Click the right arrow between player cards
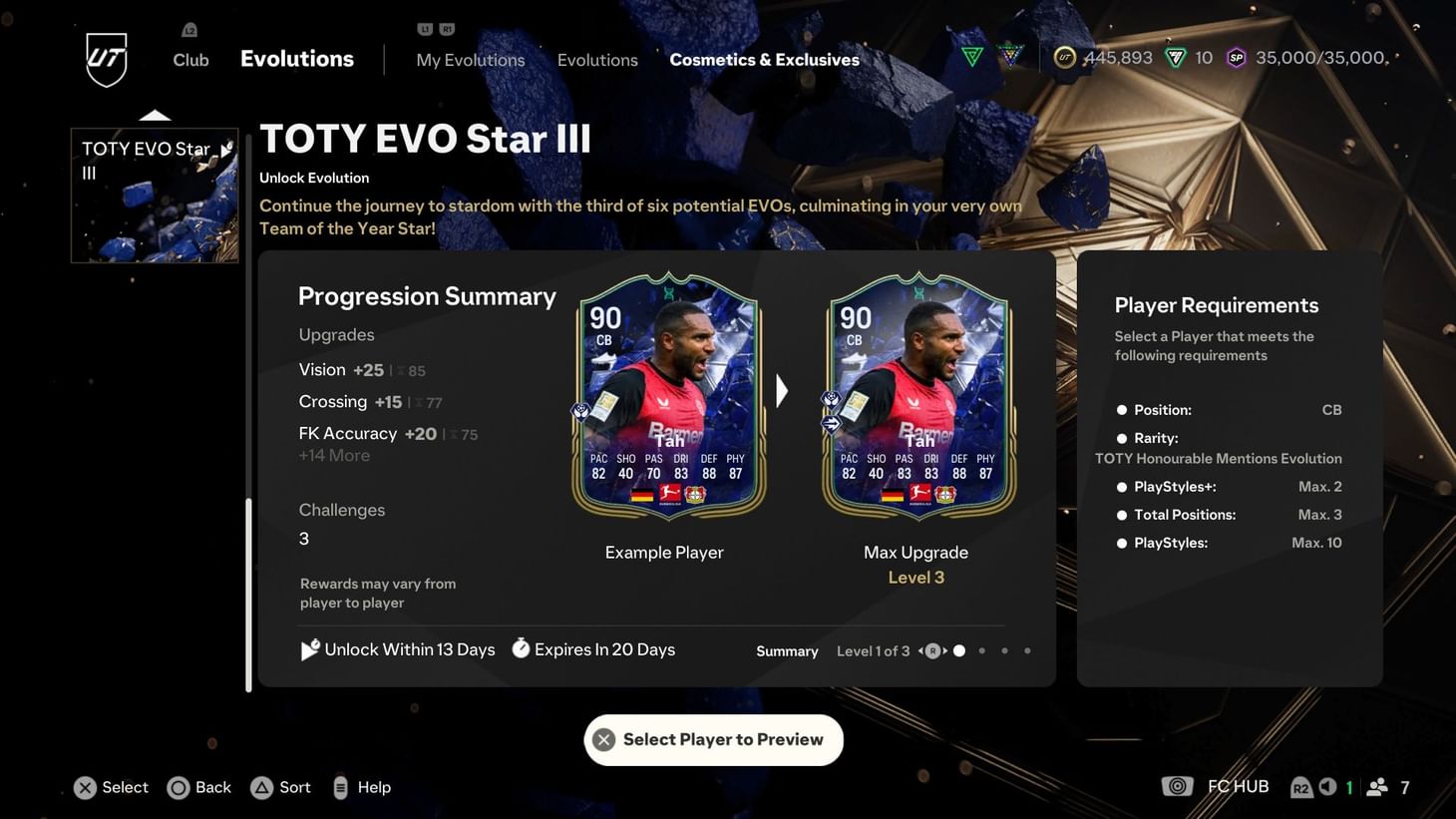Screen dimensions: 1456x819 (x=782, y=390)
